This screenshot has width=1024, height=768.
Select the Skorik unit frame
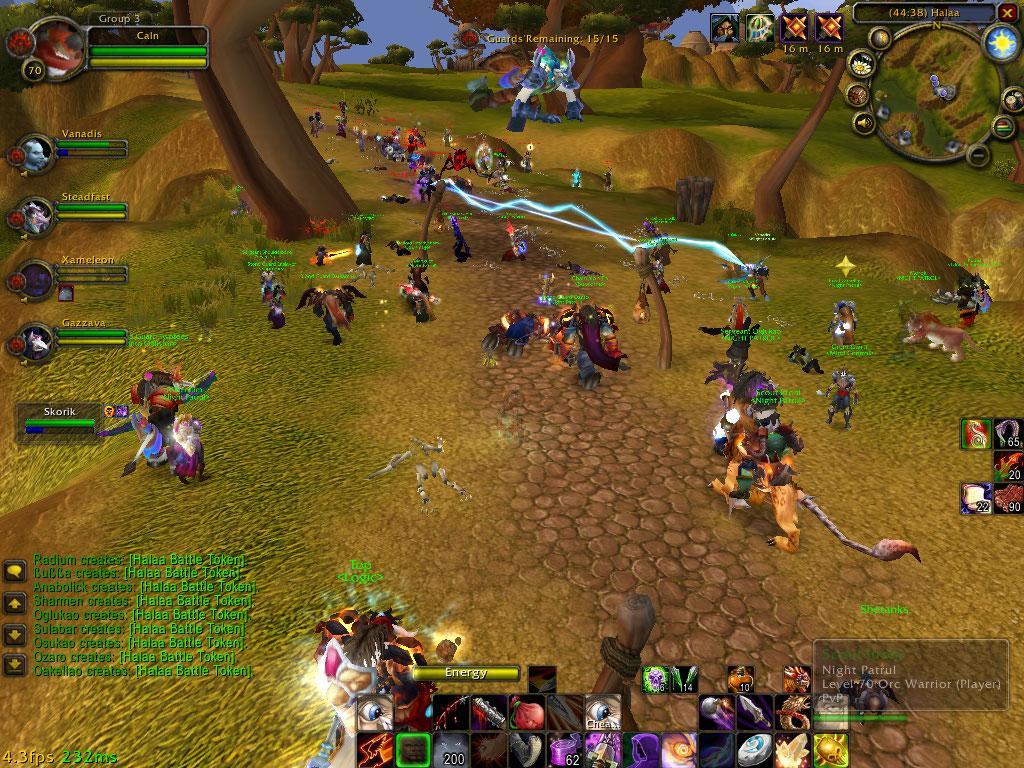click(60, 420)
